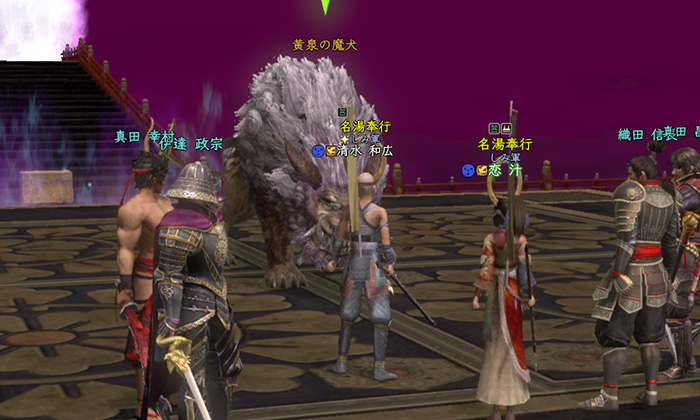Select the 黄泉の魔犬 enemy nameplate
The image size is (700, 420).
pos(324,45)
